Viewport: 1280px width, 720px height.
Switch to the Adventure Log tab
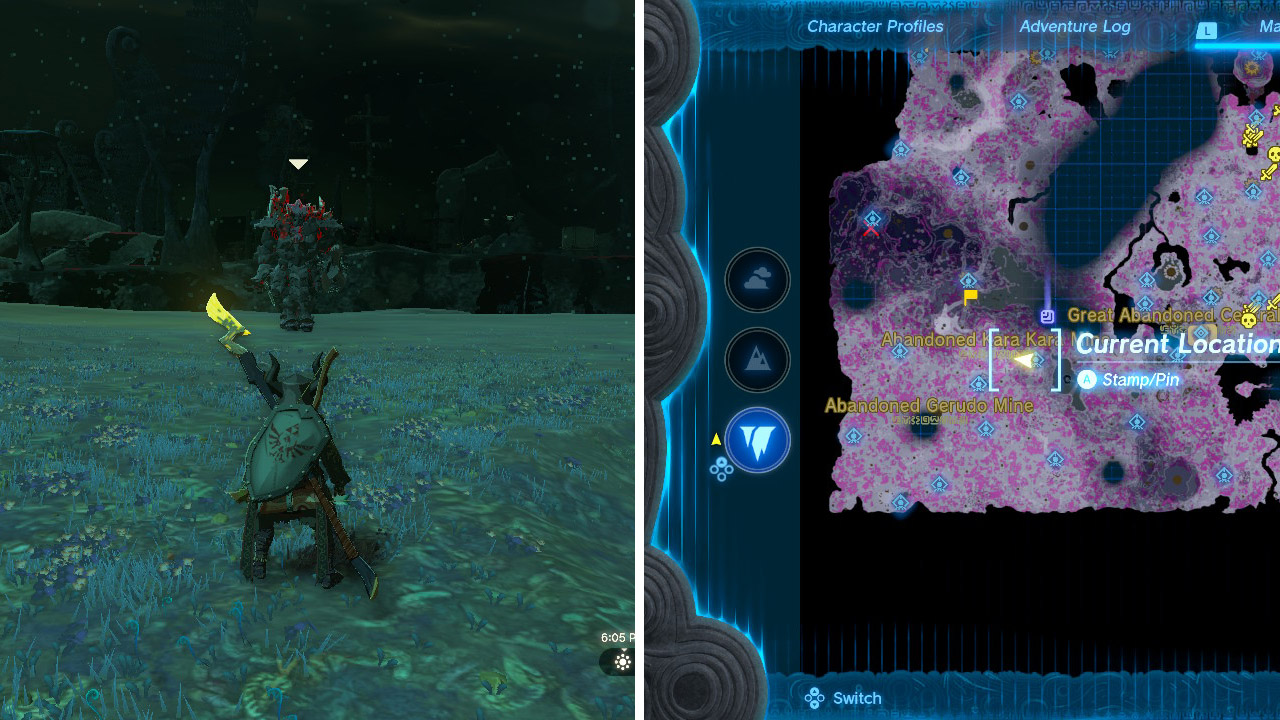(x=1074, y=27)
